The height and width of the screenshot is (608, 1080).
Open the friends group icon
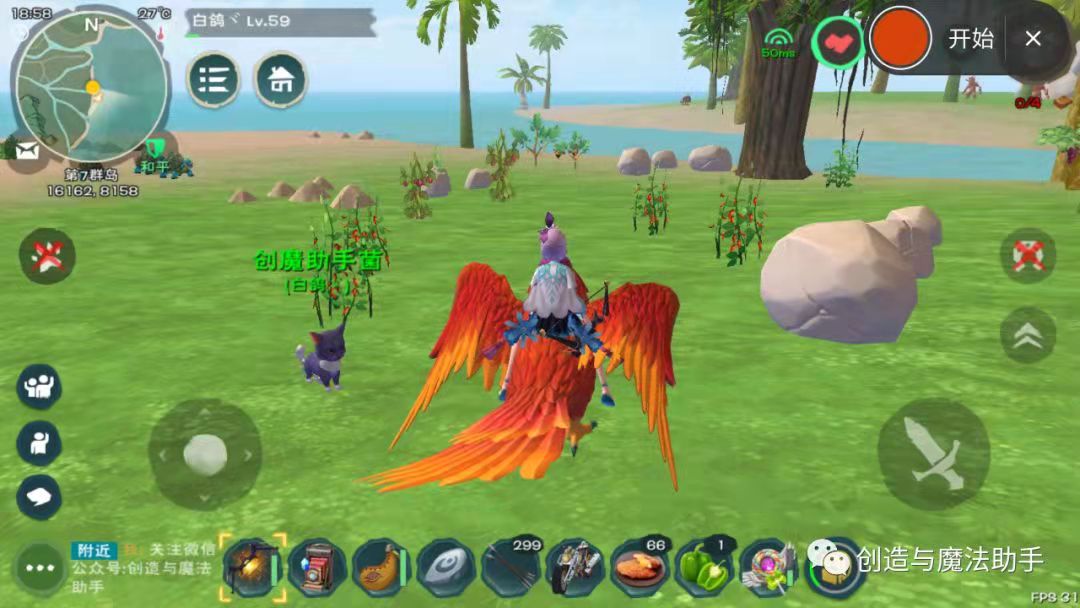39,387
